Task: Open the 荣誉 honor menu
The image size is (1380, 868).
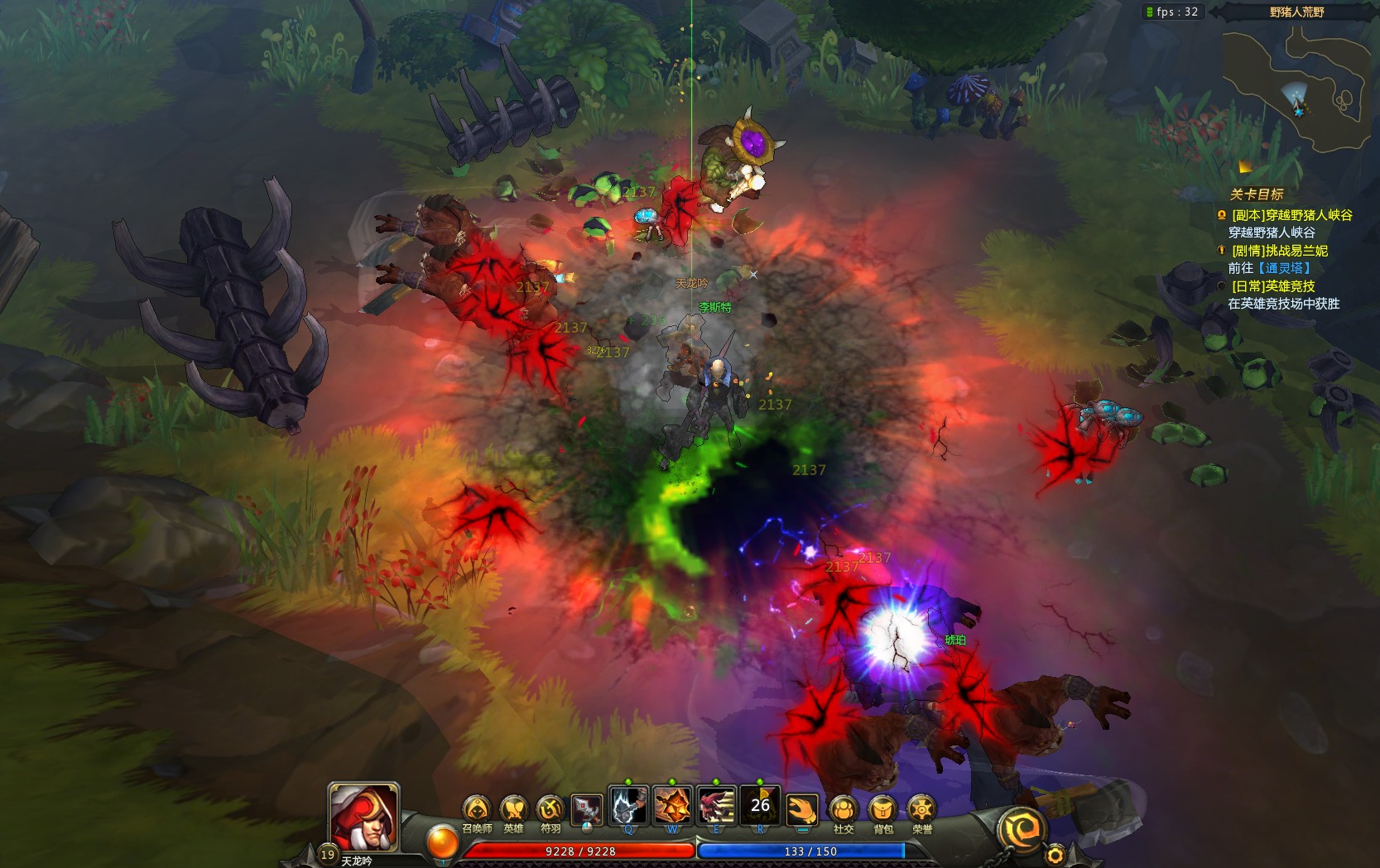Action: pyautogui.click(x=921, y=810)
